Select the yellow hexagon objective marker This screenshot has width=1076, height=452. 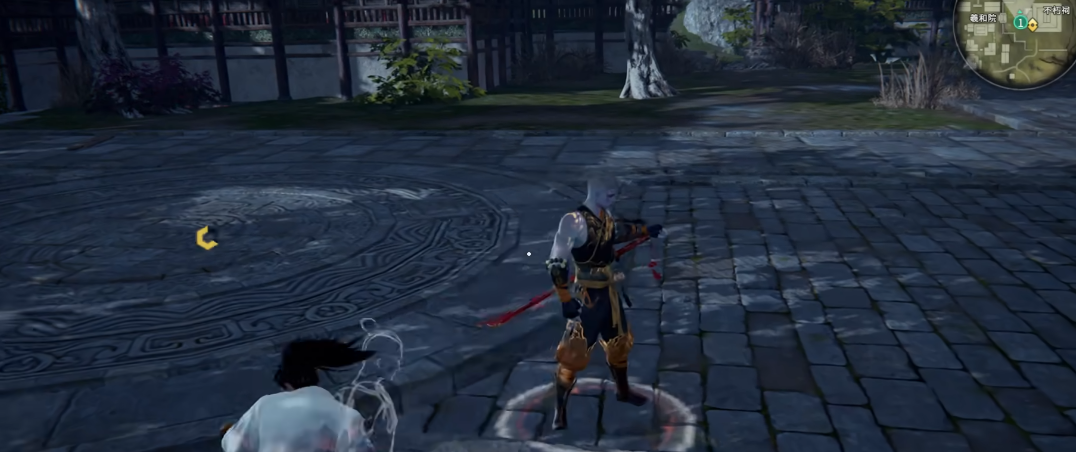point(207,237)
